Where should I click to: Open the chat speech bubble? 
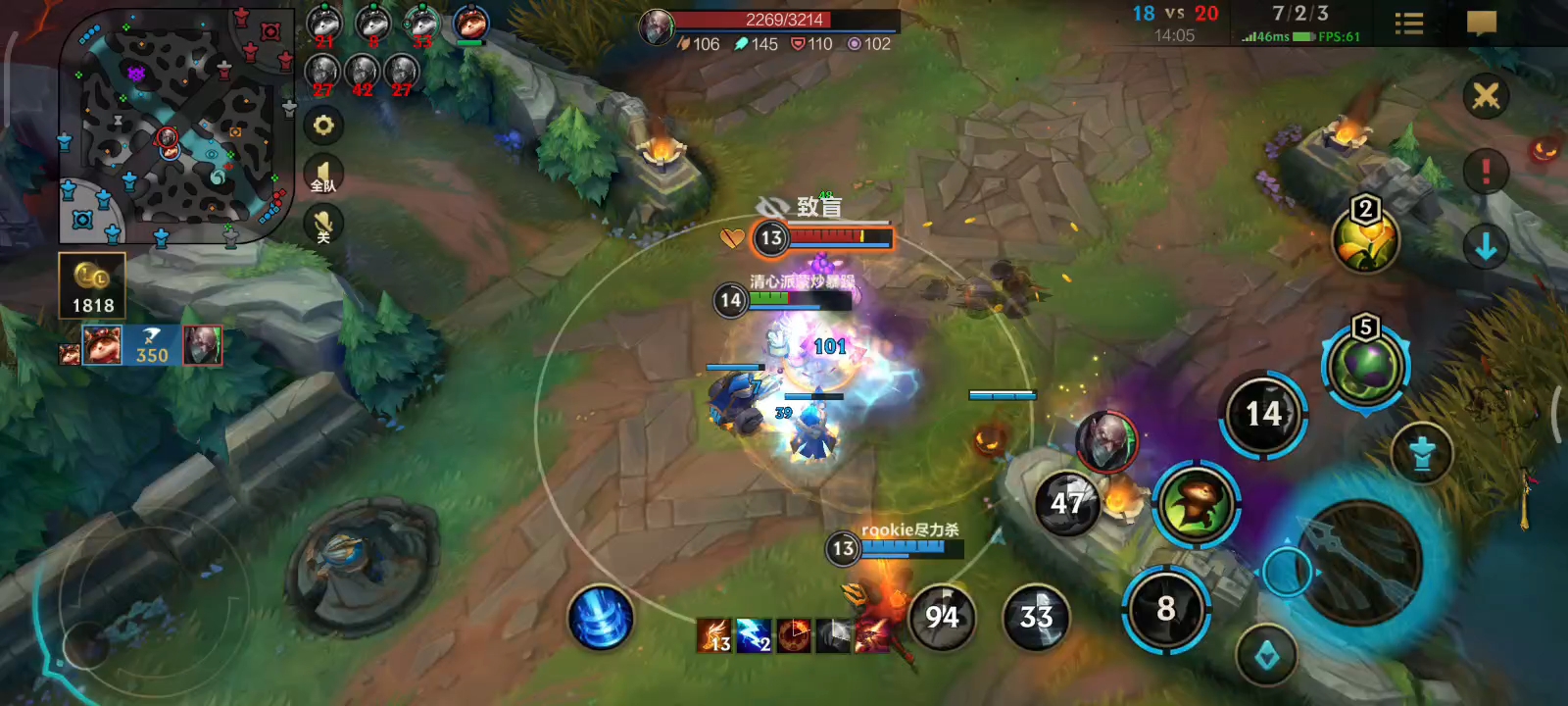pos(1481,24)
